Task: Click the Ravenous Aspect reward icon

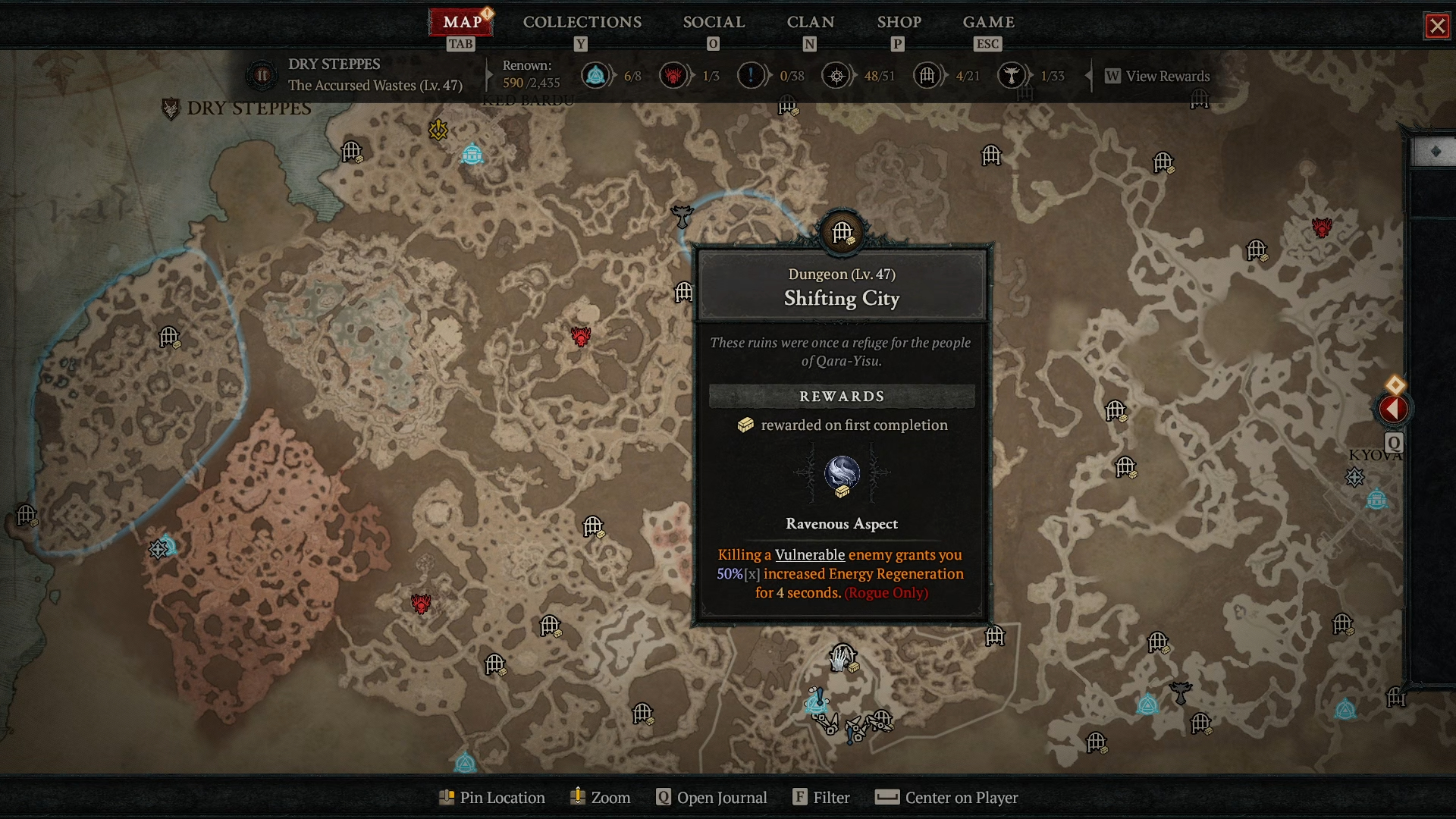Action: [842, 474]
